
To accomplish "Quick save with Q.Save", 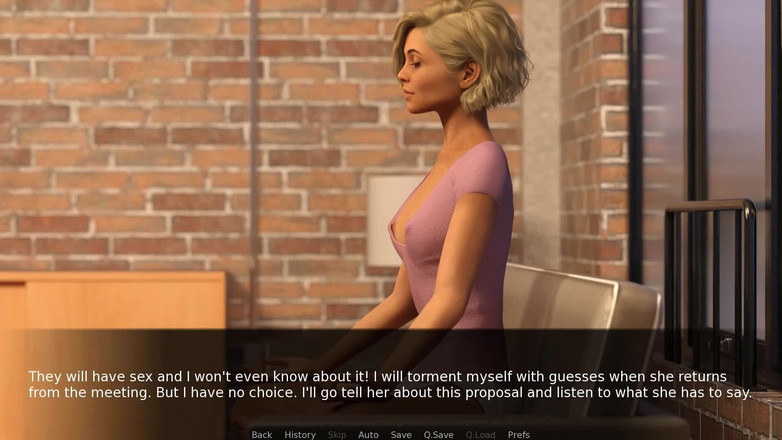I will coord(438,434).
